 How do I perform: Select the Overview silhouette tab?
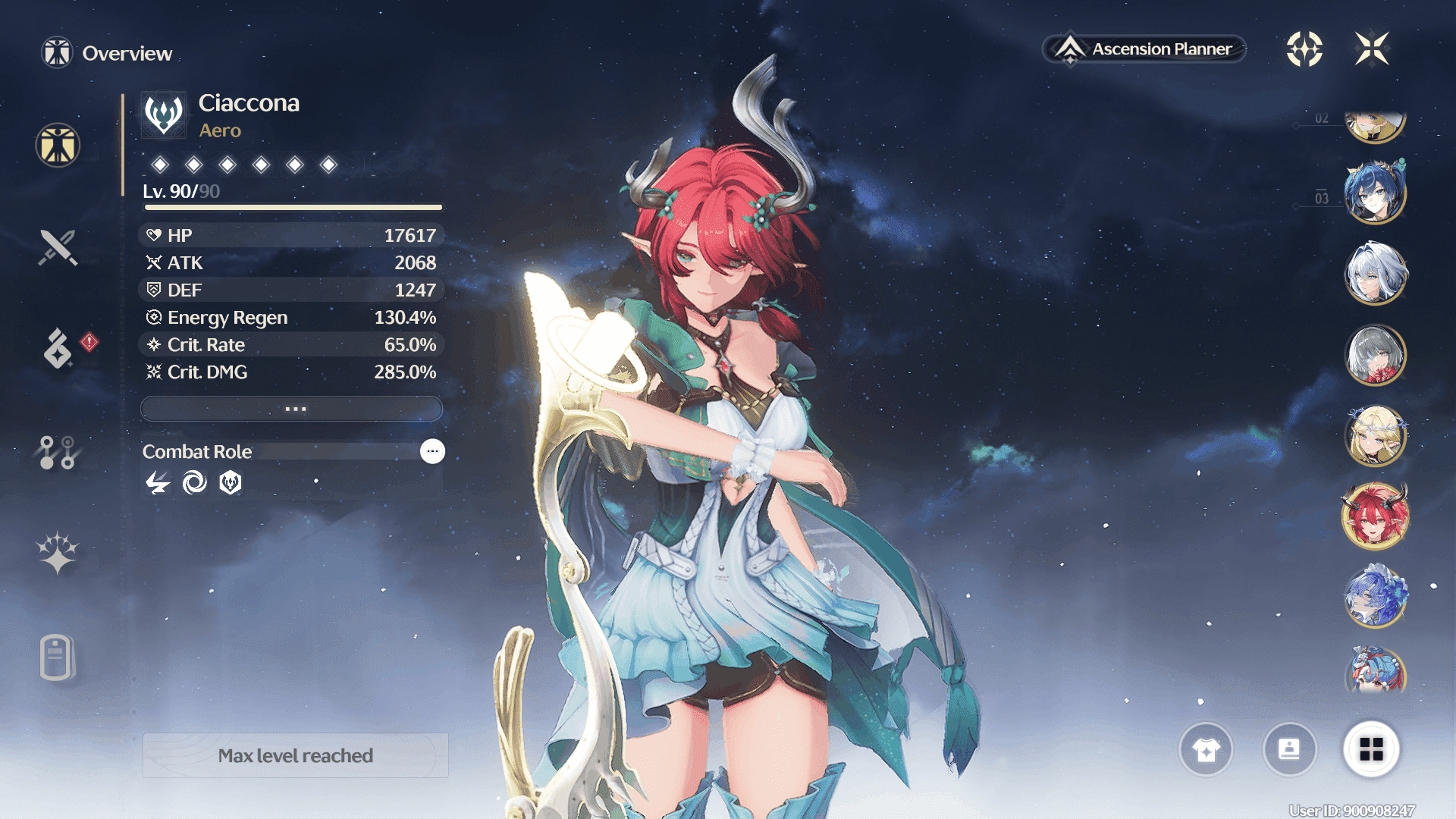coord(58,145)
